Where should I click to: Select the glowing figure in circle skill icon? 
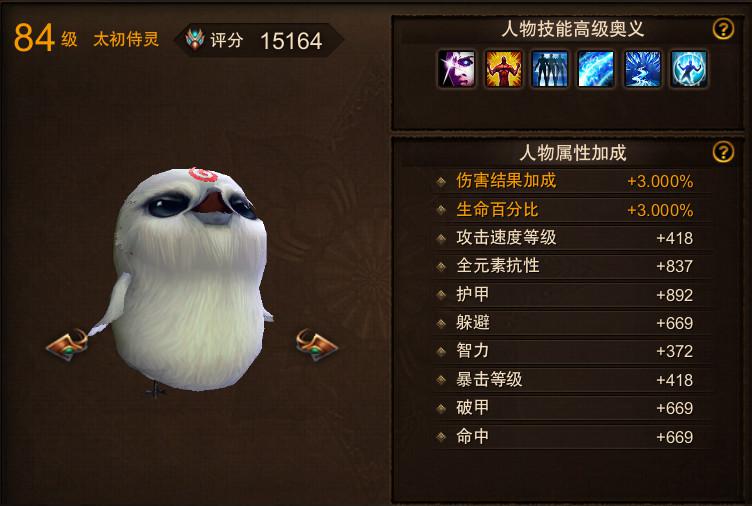point(690,70)
